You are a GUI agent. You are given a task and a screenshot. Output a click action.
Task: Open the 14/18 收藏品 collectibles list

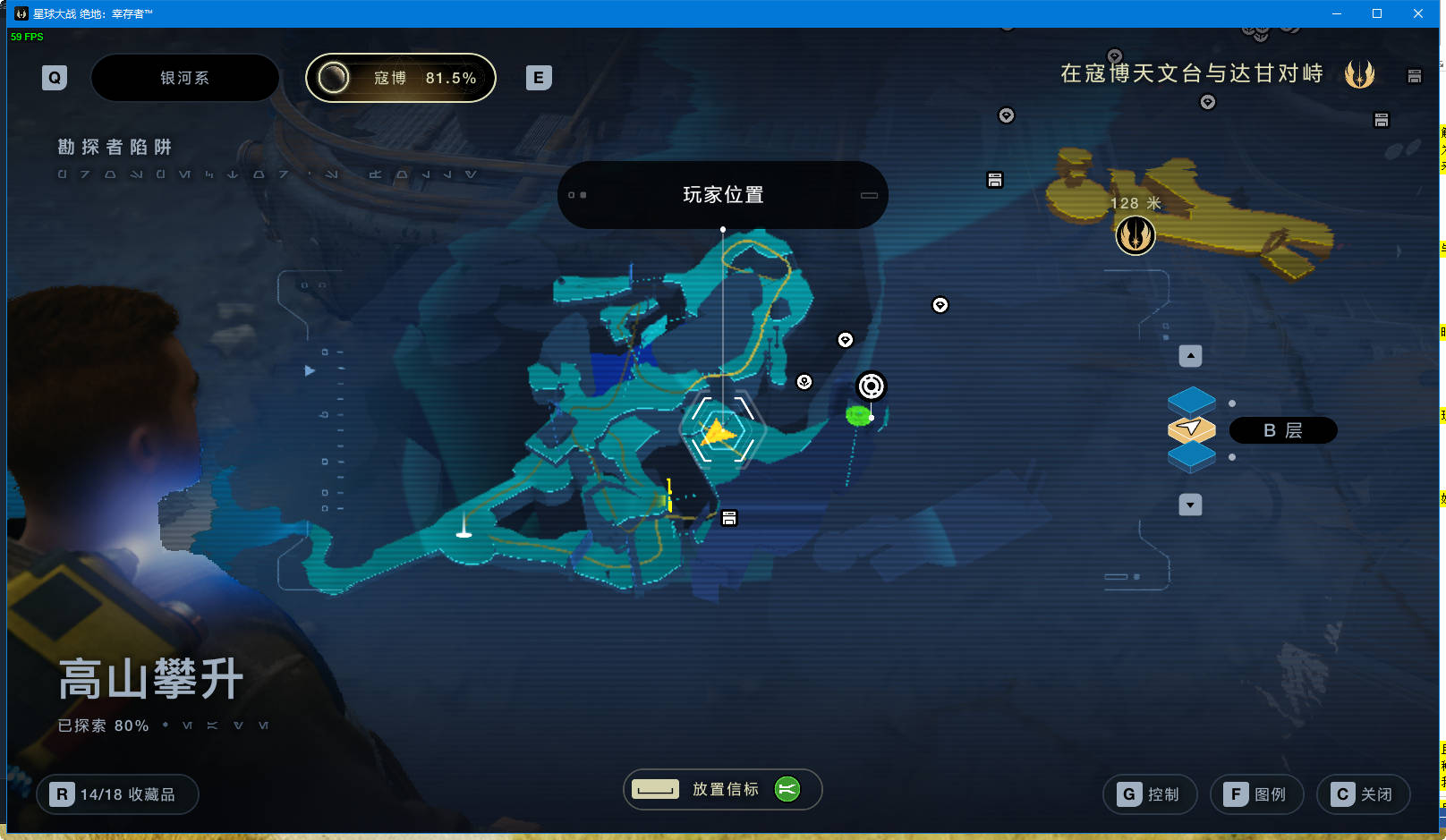point(117,794)
